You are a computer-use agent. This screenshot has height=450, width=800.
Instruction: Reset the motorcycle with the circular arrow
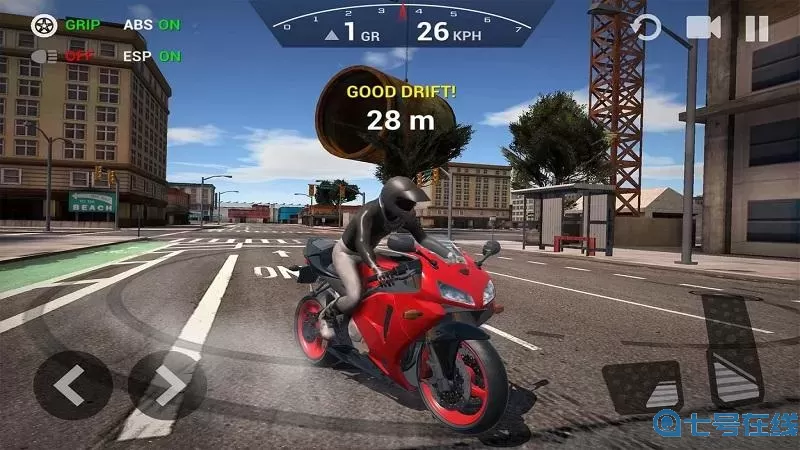tap(648, 28)
